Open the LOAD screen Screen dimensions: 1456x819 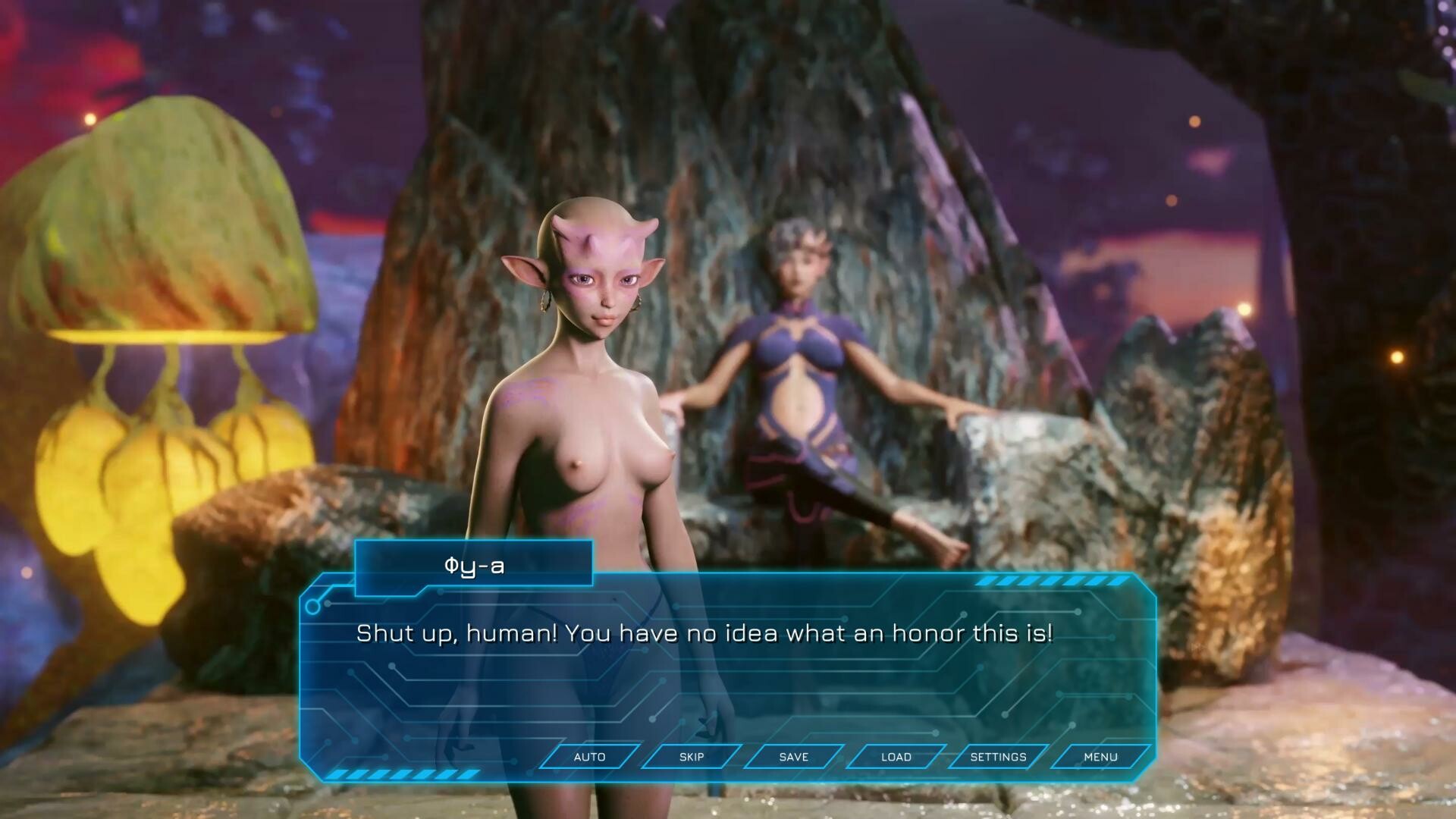[x=894, y=757]
